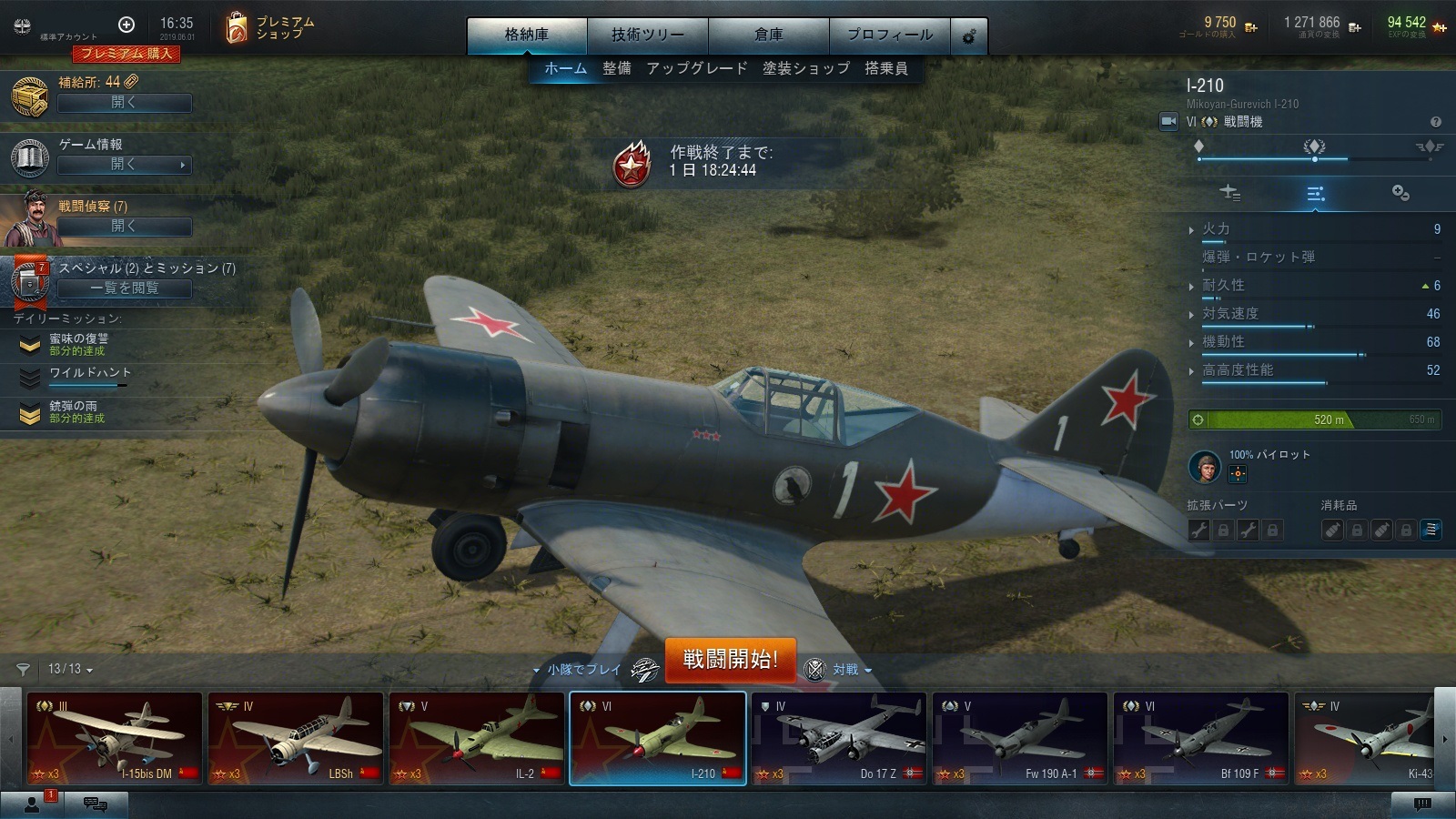Open the プロフィール tab
1456x819 pixels.
(889, 35)
